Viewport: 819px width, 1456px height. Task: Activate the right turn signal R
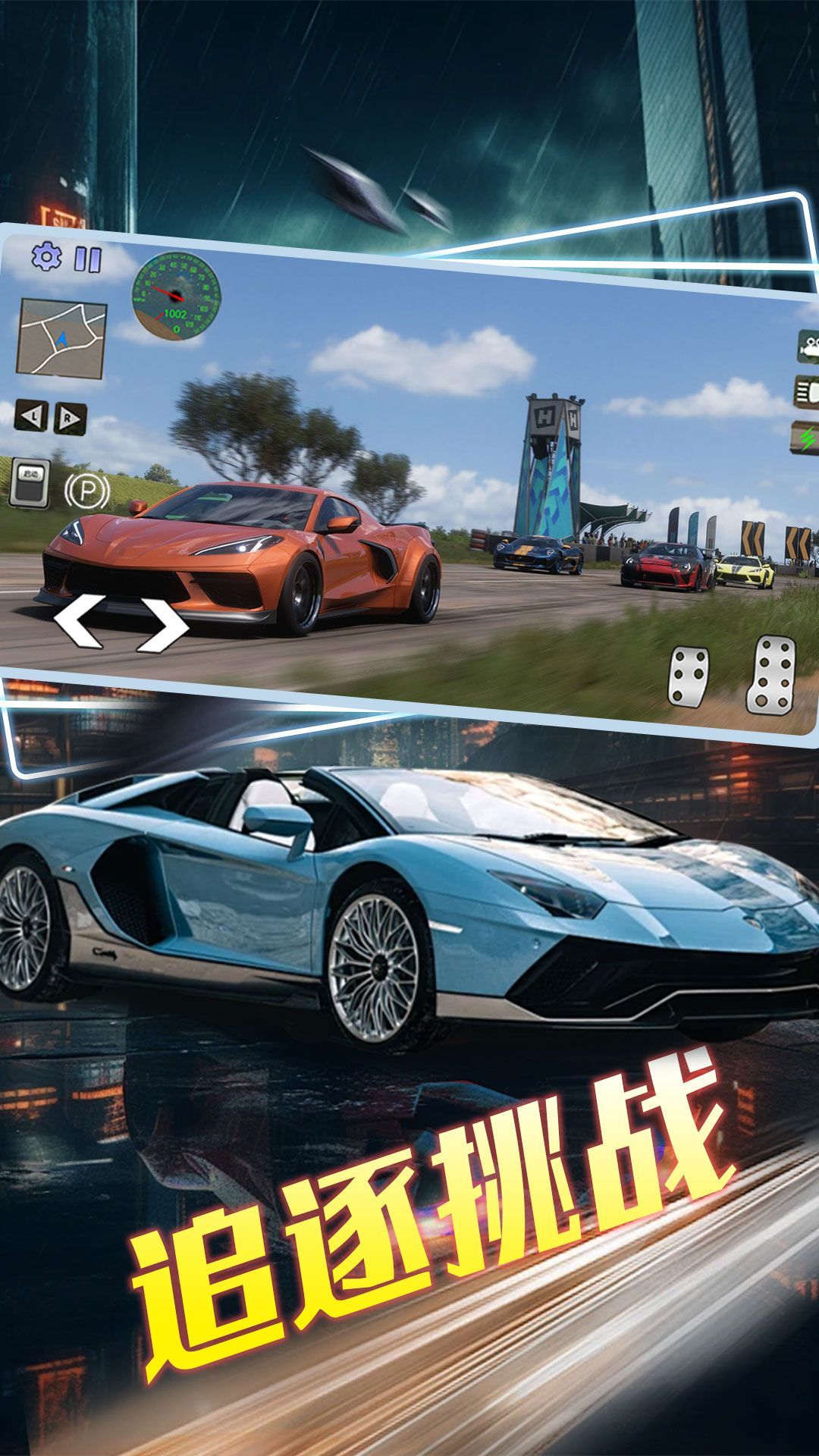(x=70, y=419)
